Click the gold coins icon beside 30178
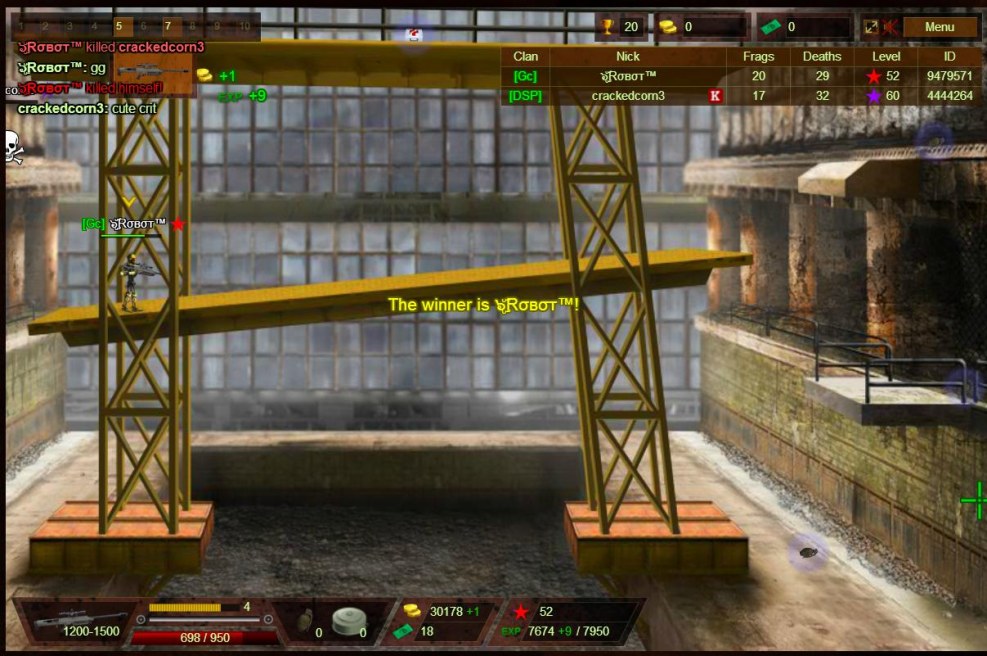This screenshot has width=987, height=656. [x=411, y=611]
